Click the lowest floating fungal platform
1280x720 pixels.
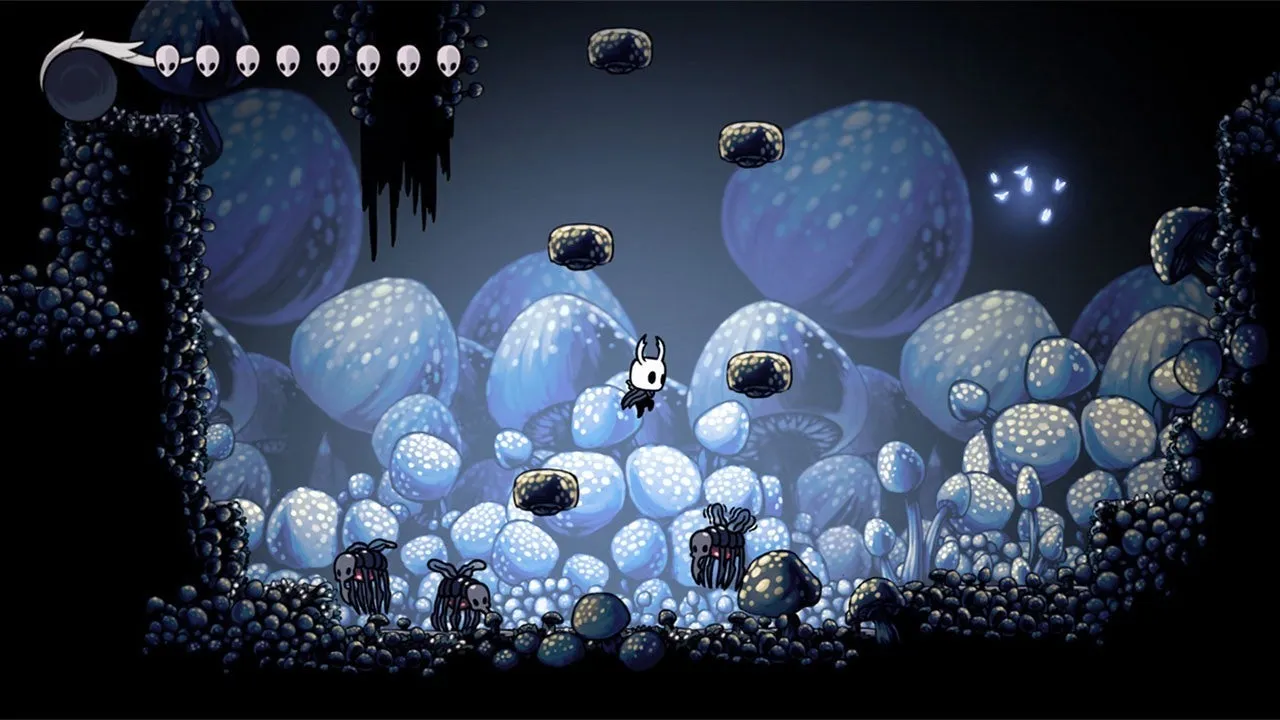point(545,490)
